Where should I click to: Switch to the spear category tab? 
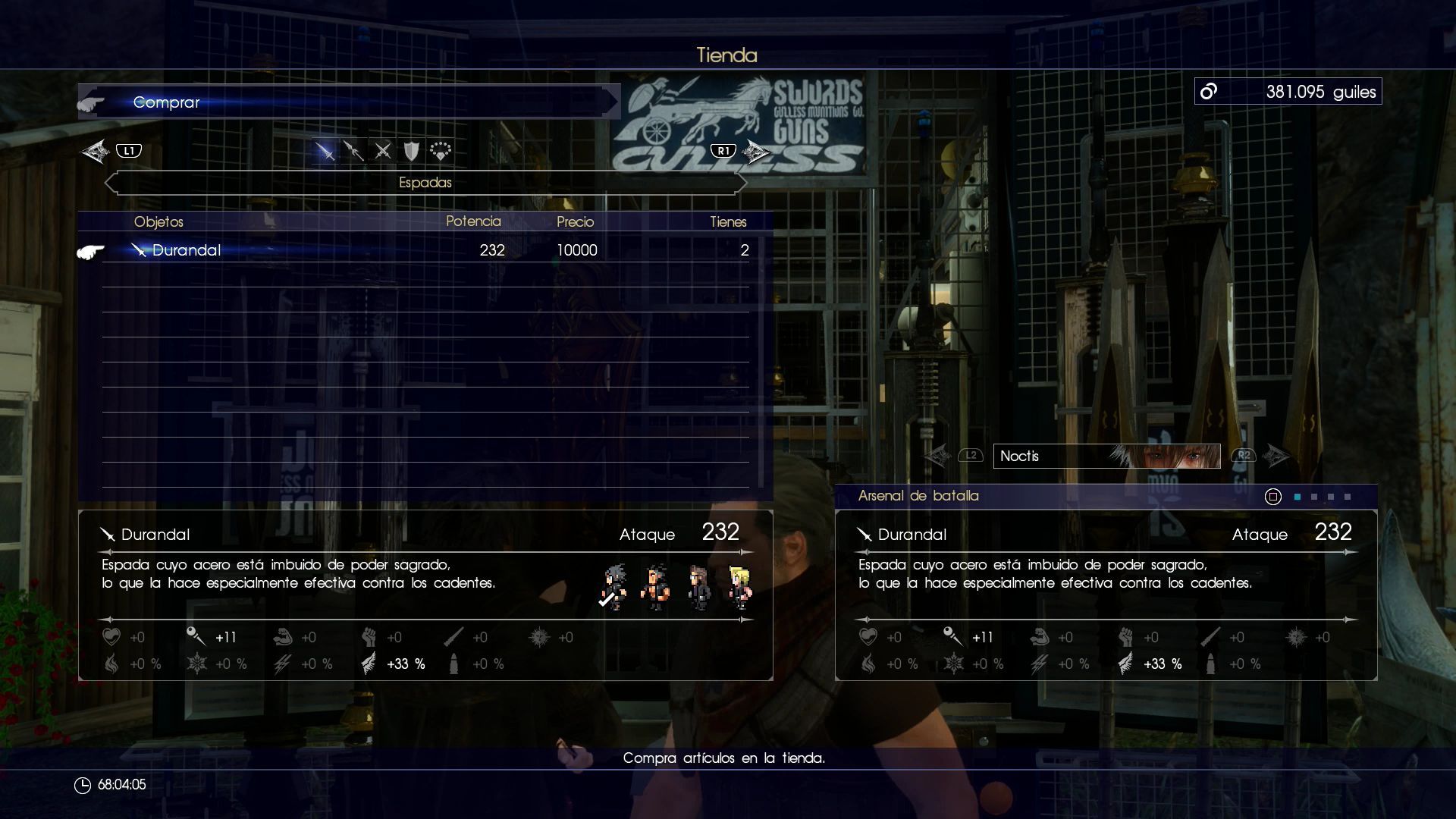353,151
